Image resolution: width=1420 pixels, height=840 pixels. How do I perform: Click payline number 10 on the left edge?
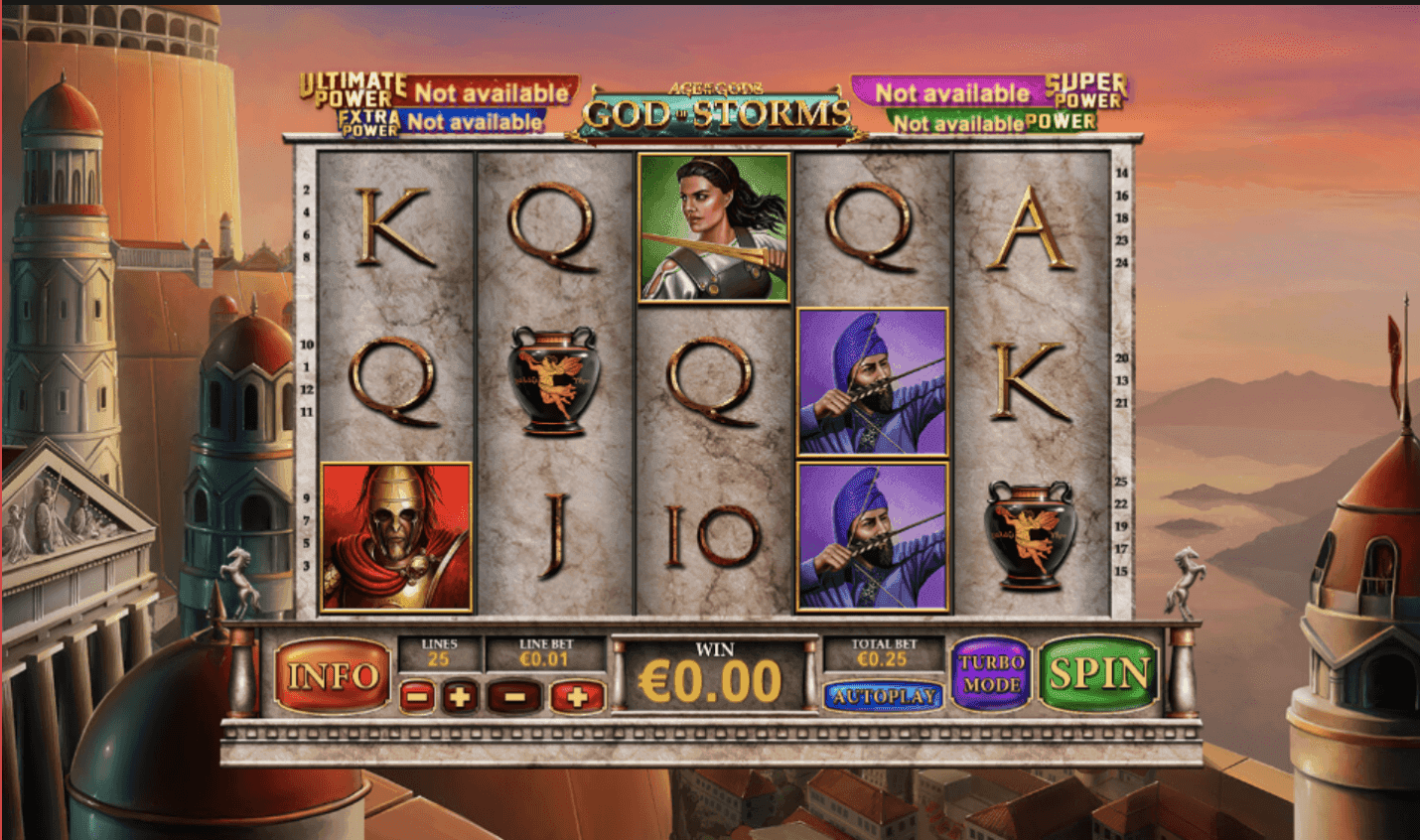pyautogui.click(x=305, y=347)
